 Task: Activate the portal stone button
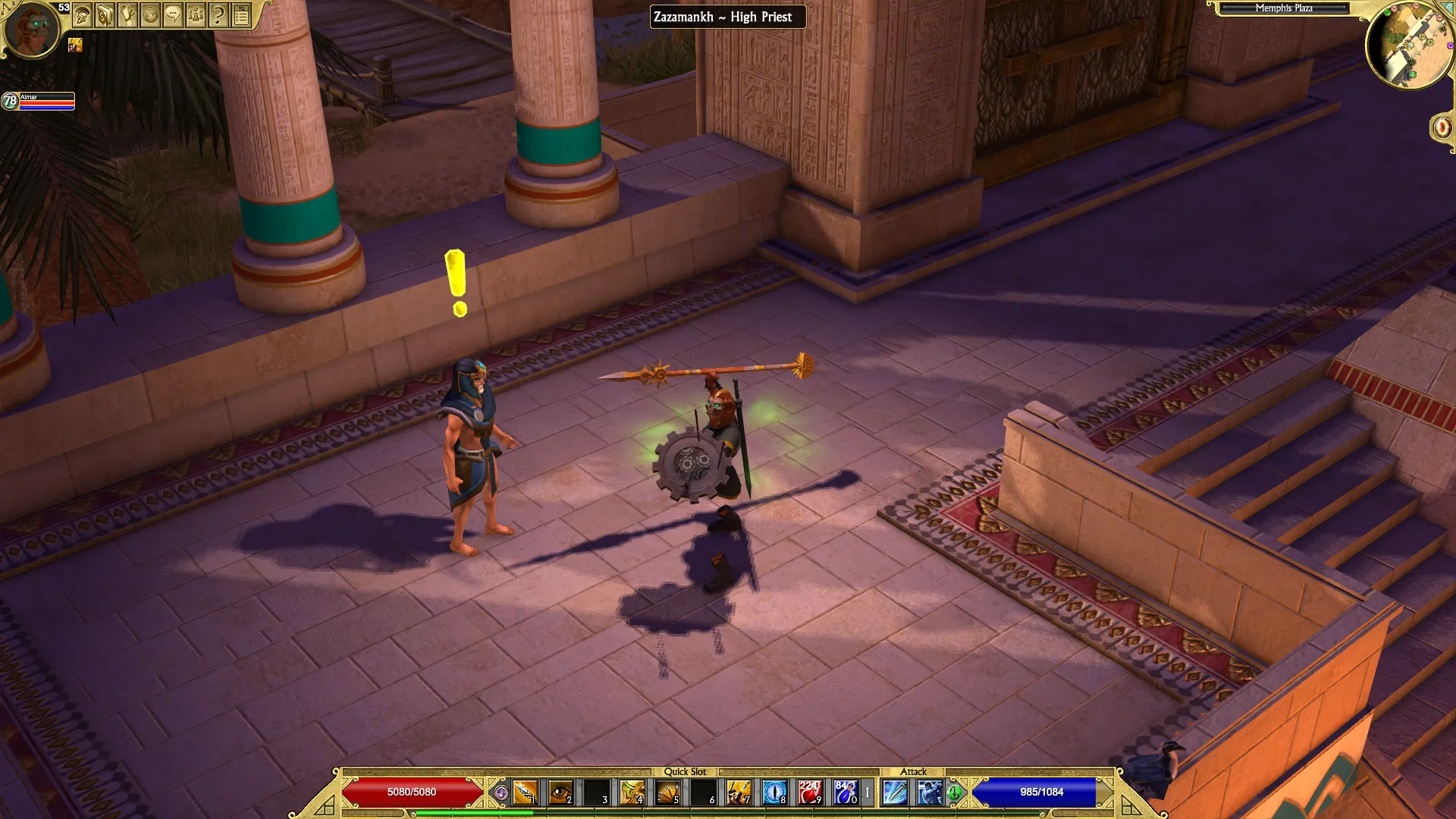tap(1442, 127)
